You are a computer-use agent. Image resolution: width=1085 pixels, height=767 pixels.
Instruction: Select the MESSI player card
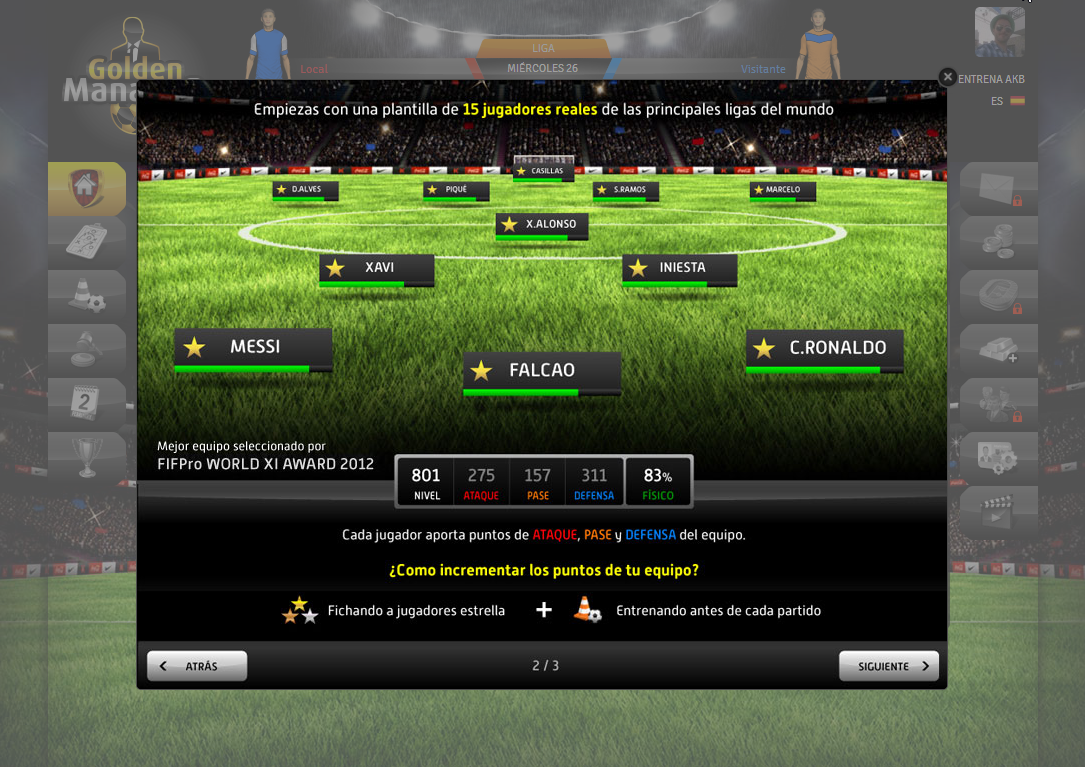(253, 348)
